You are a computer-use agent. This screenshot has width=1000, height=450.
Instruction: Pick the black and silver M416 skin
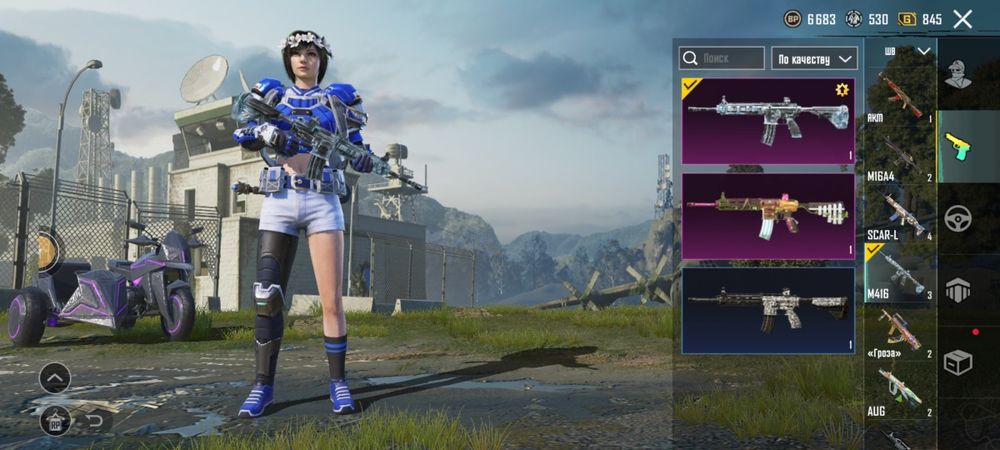(x=768, y=310)
